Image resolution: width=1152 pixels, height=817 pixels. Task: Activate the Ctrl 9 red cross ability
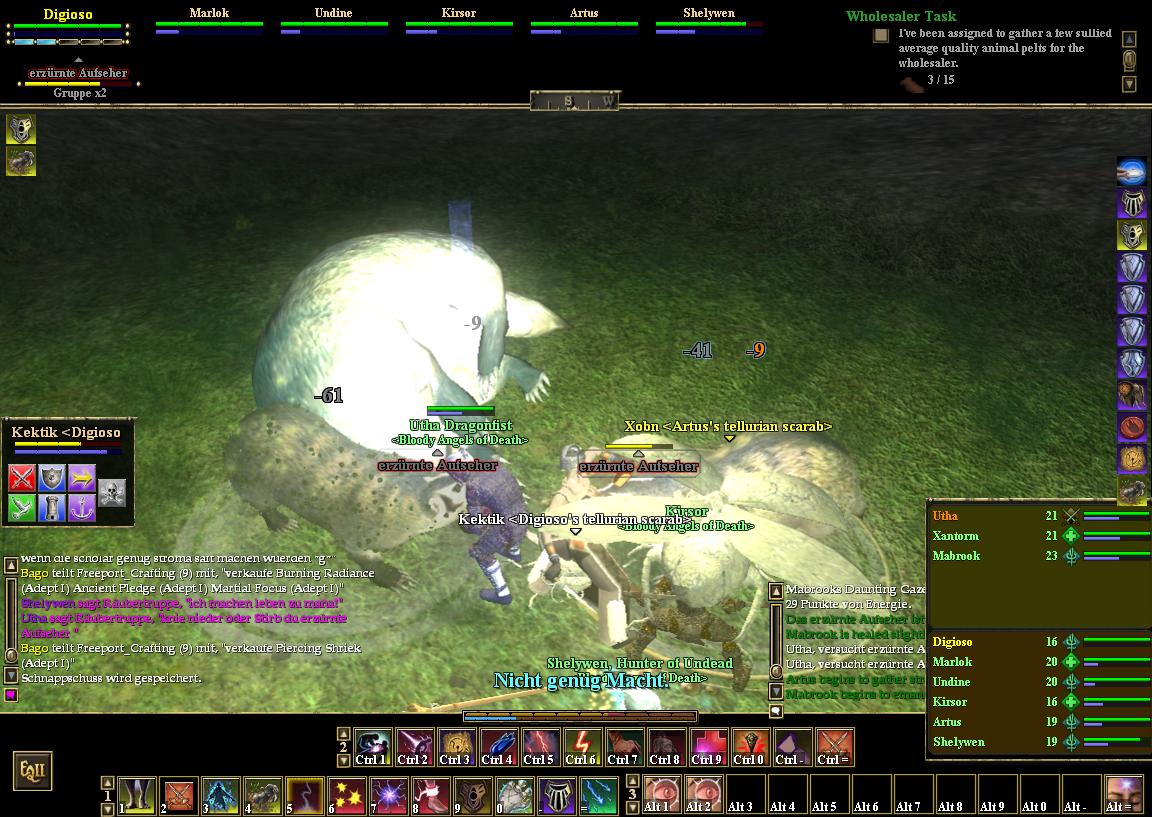click(x=707, y=746)
